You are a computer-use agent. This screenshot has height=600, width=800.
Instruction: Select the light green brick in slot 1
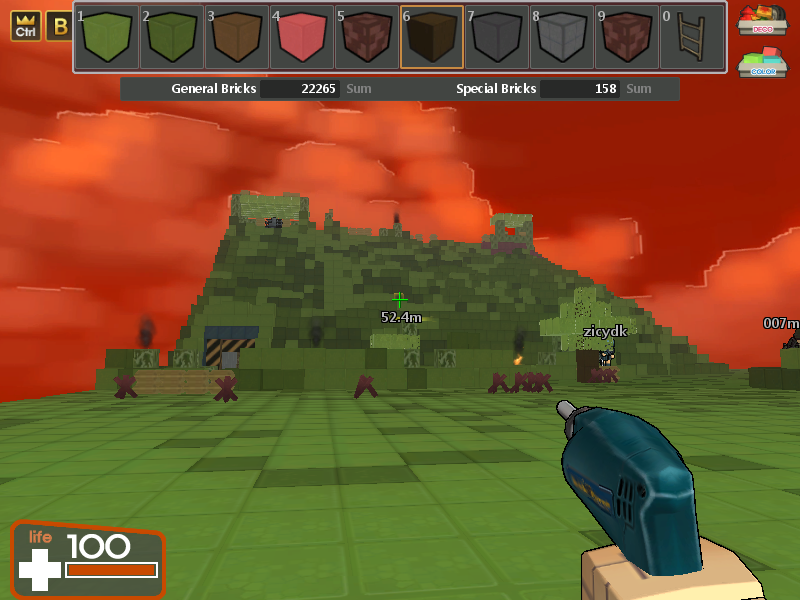coord(106,37)
